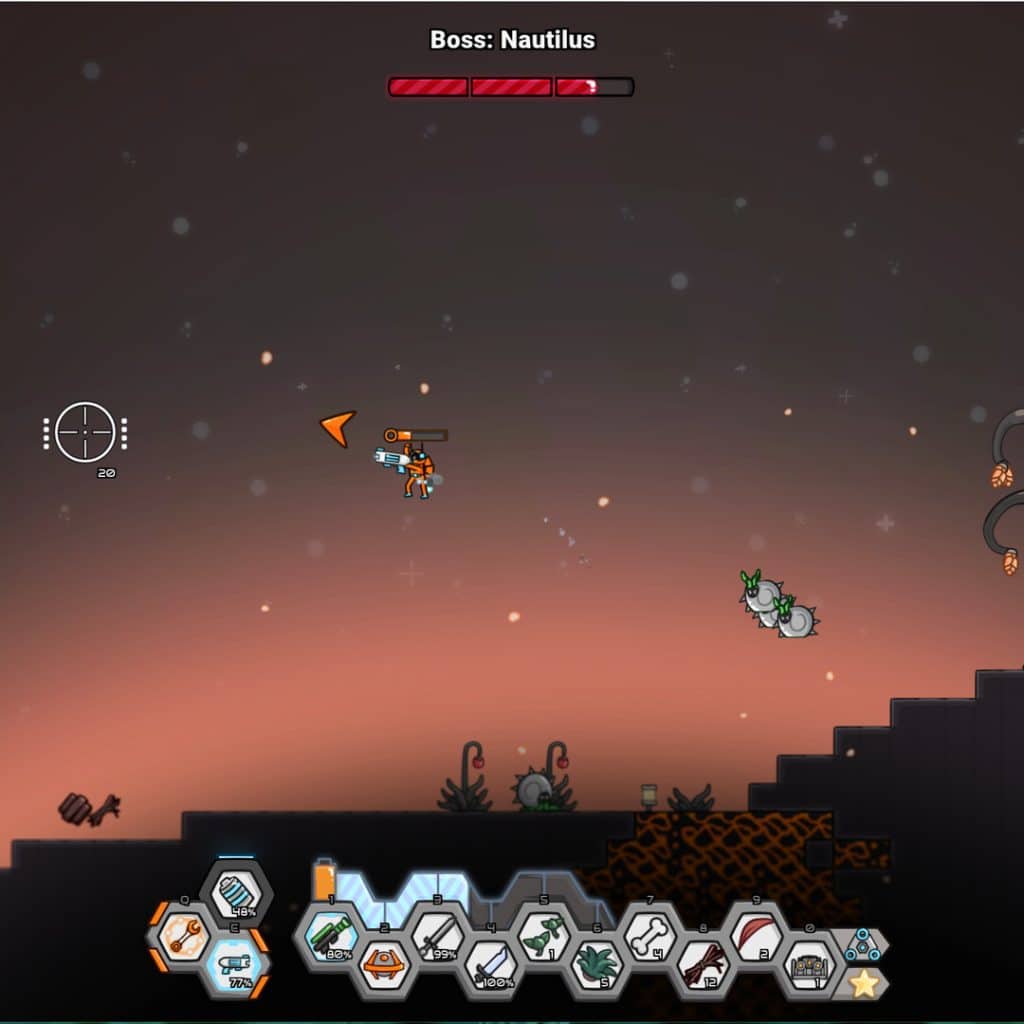The image size is (1024, 1024).
Task: Select the teal leafy plant slot
Action: click(x=597, y=965)
